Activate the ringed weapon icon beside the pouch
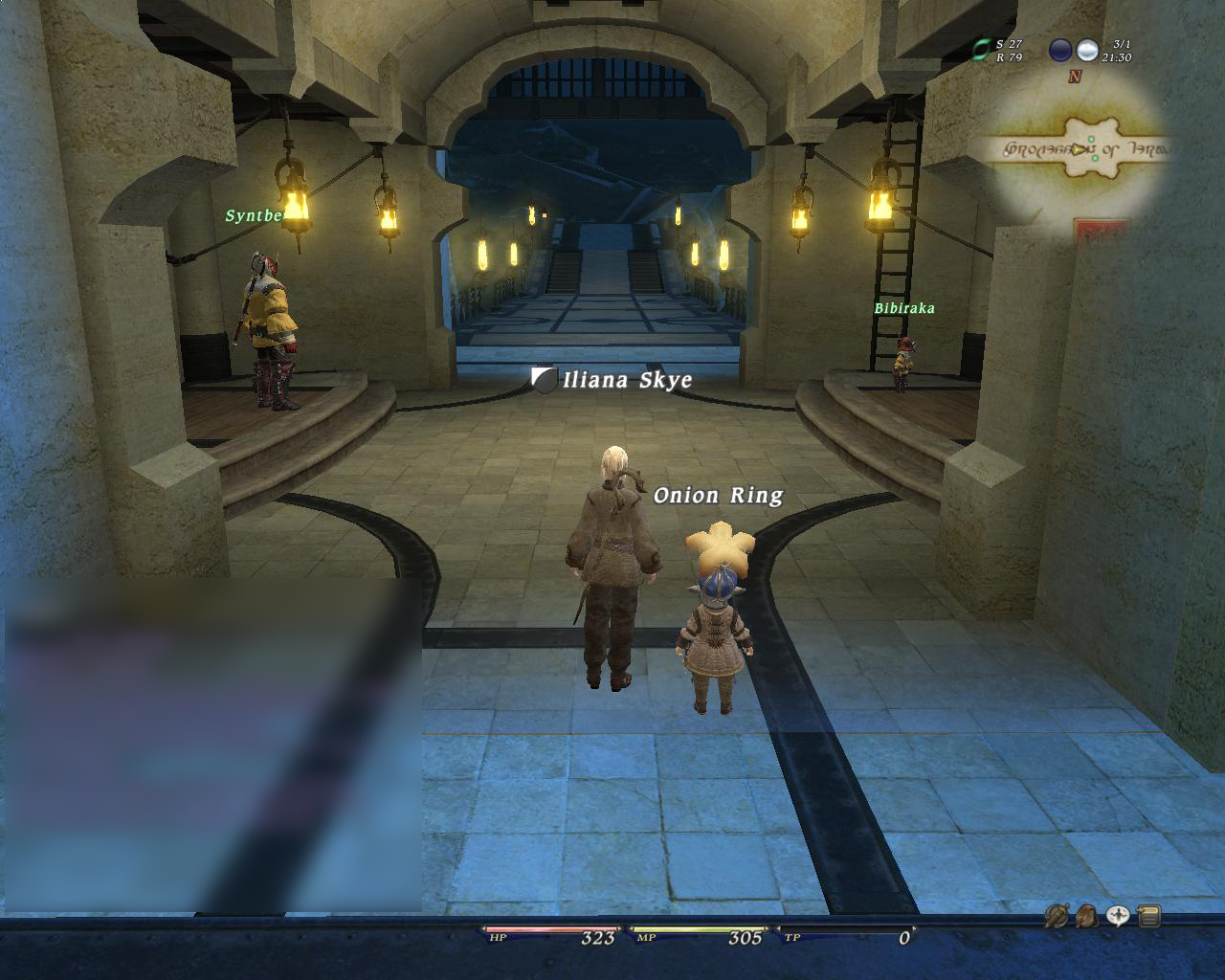 pyautogui.click(x=1057, y=916)
